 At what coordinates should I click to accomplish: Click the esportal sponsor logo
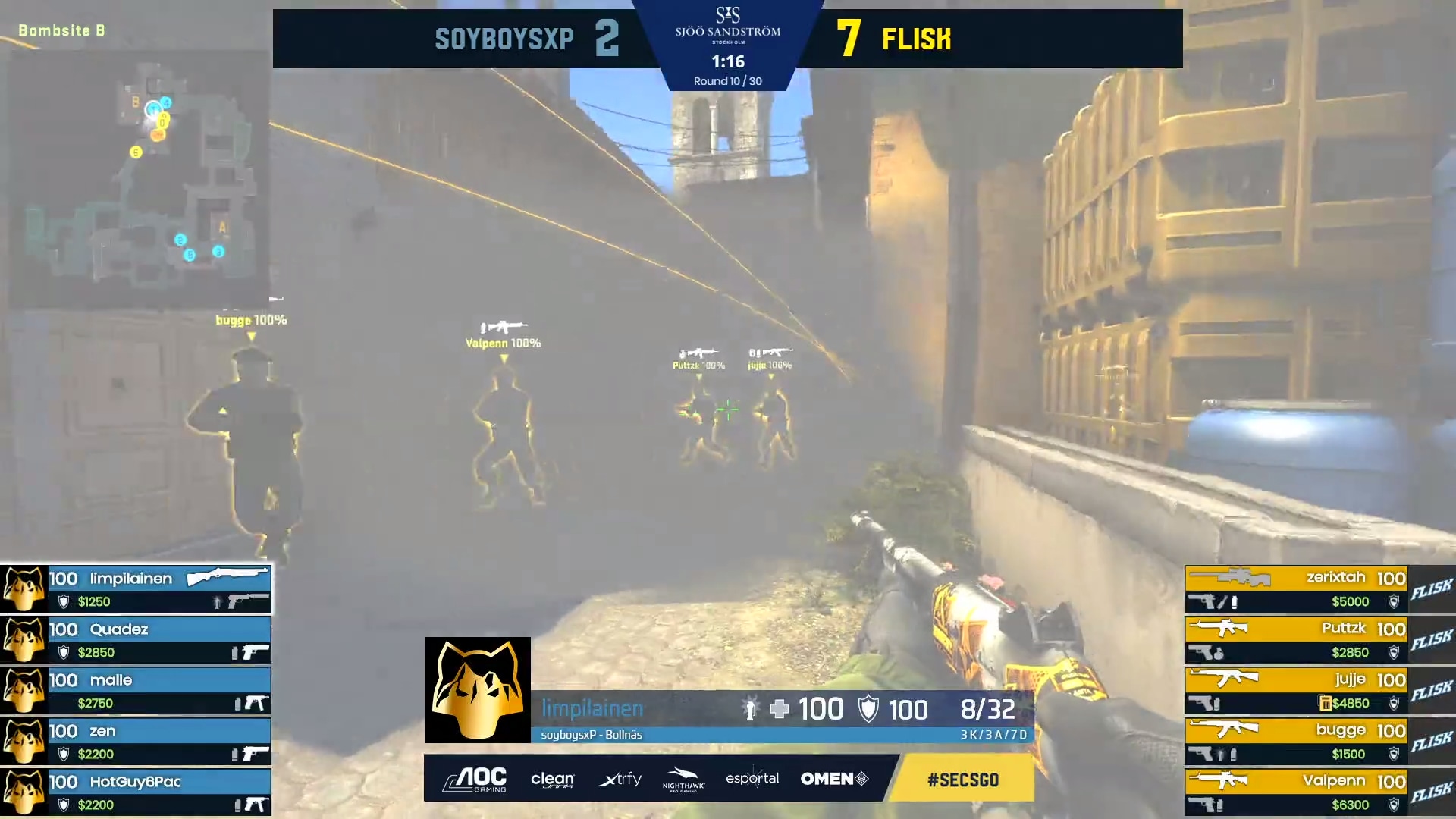752,779
